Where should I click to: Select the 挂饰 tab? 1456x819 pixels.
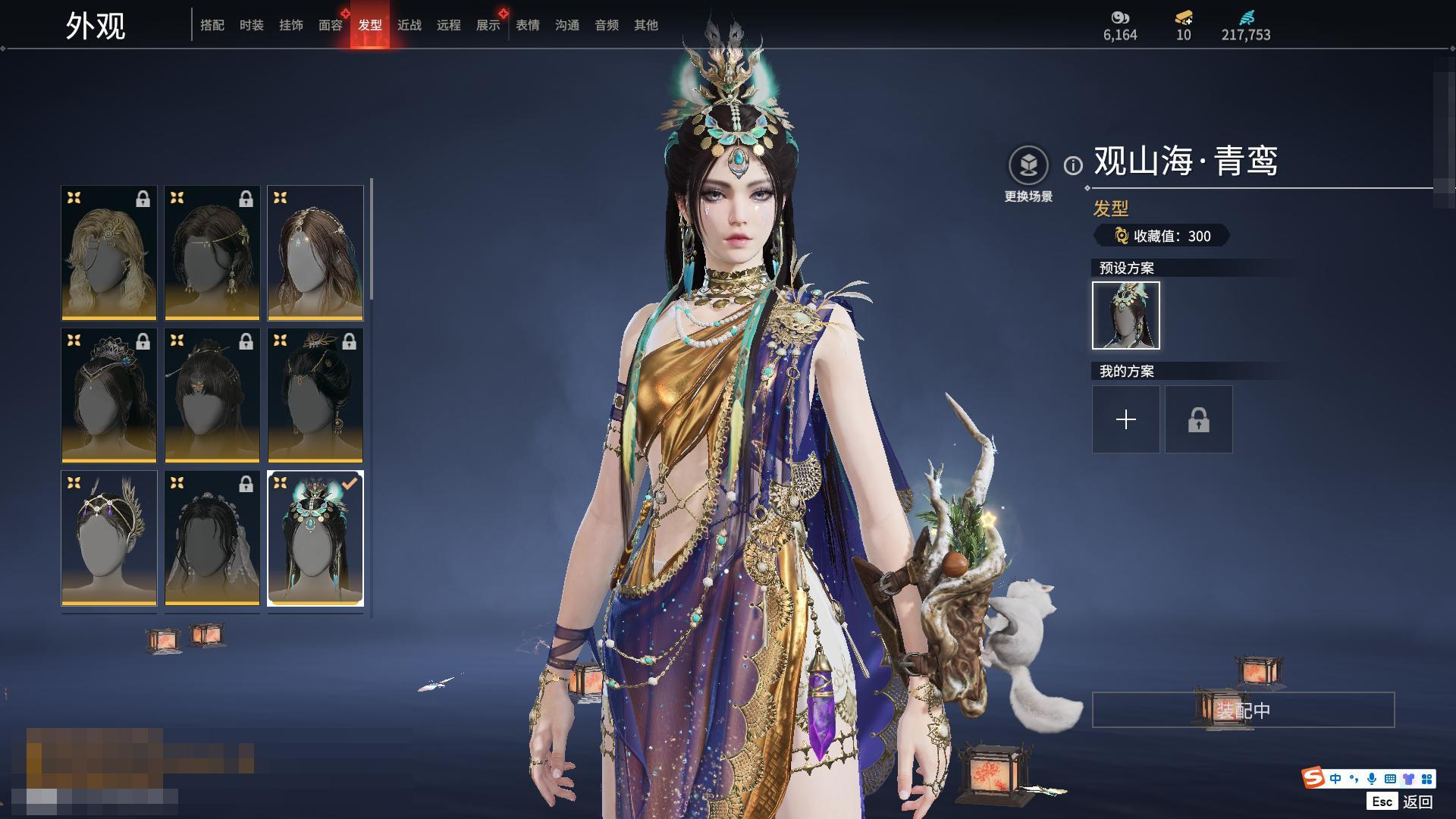[x=291, y=25]
